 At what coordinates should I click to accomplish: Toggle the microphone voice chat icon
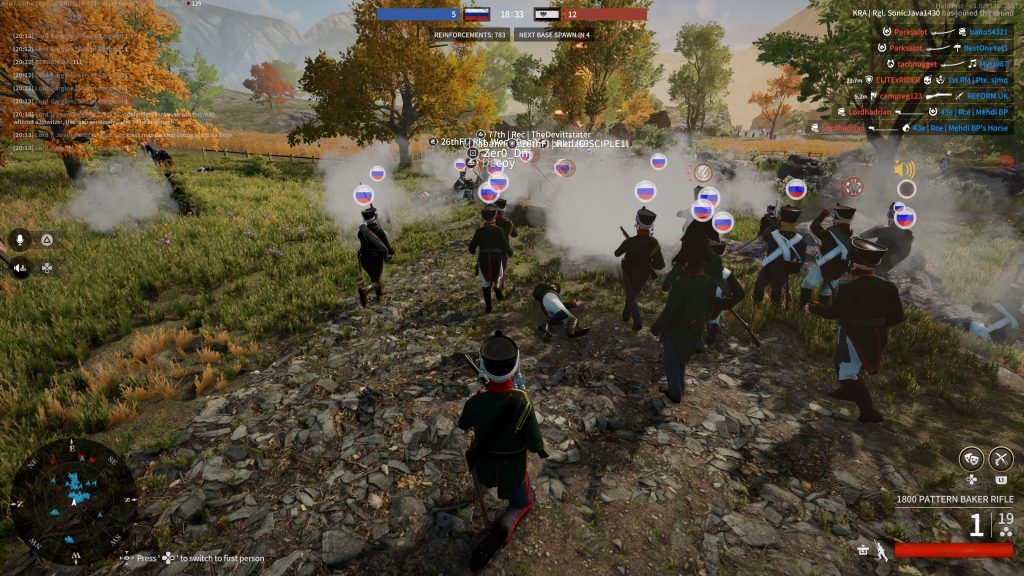click(x=19, y=239)
